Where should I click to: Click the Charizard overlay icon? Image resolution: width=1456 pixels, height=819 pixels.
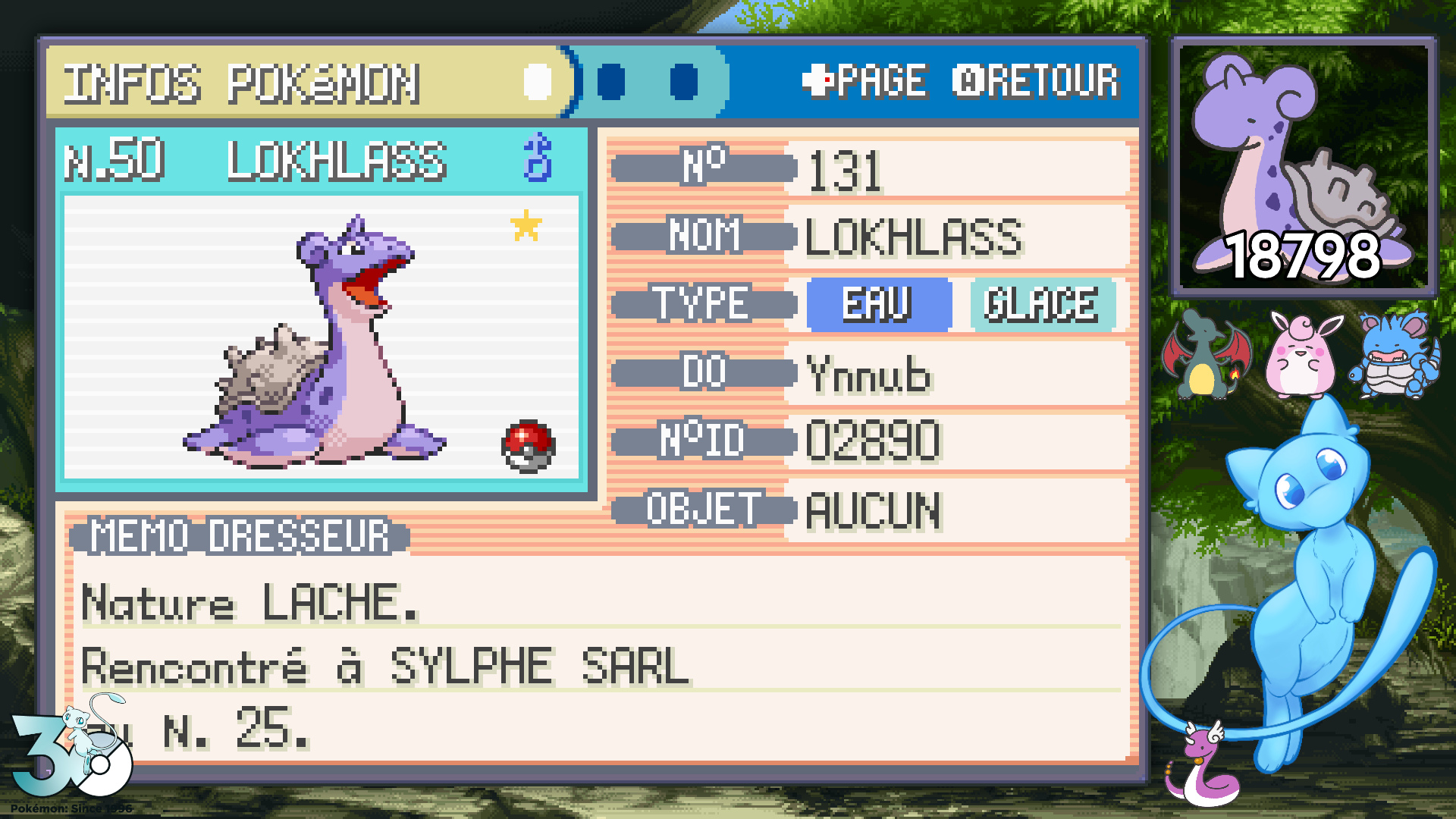1205,354
